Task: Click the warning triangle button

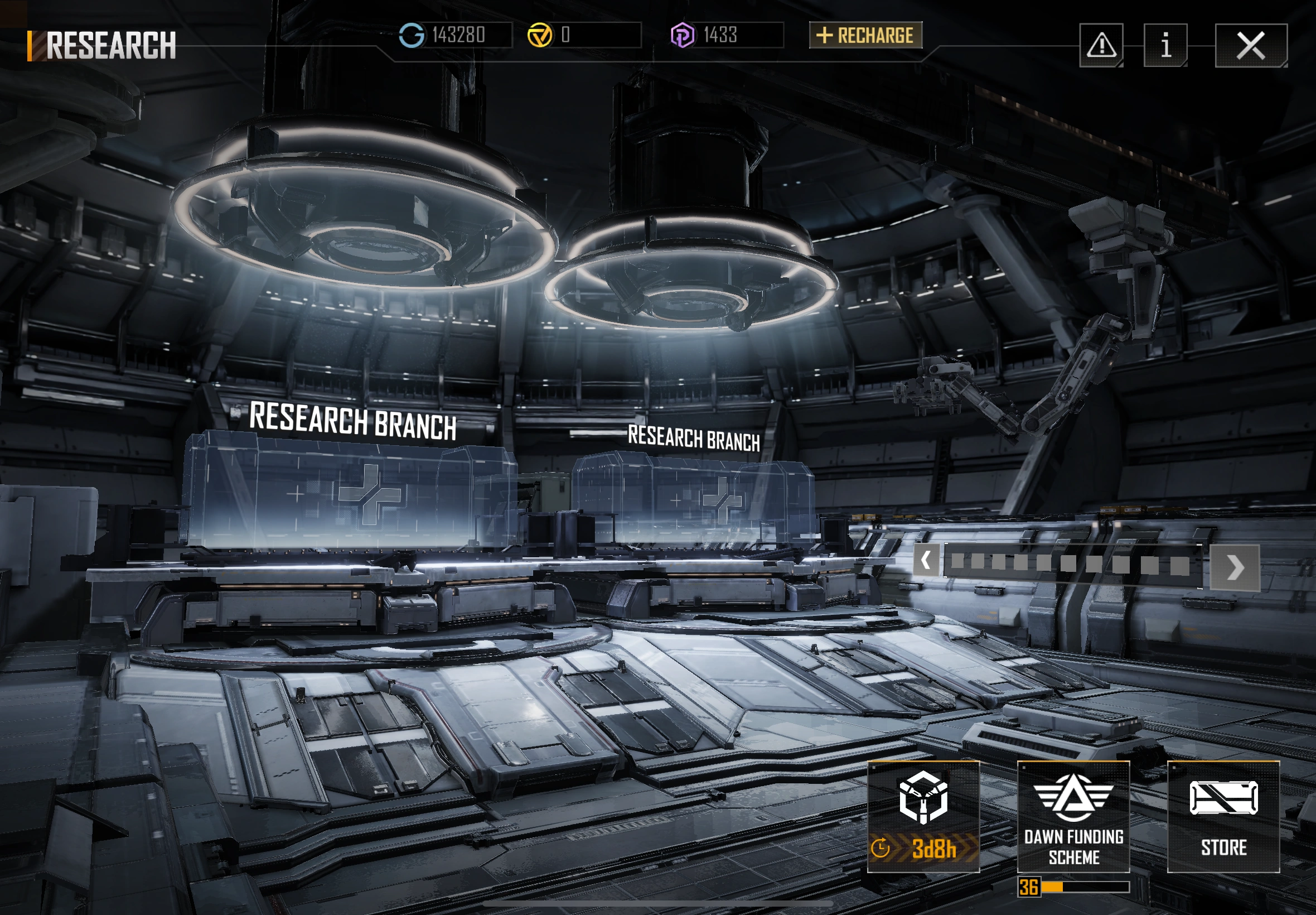Action: (x=1101, y=46)
